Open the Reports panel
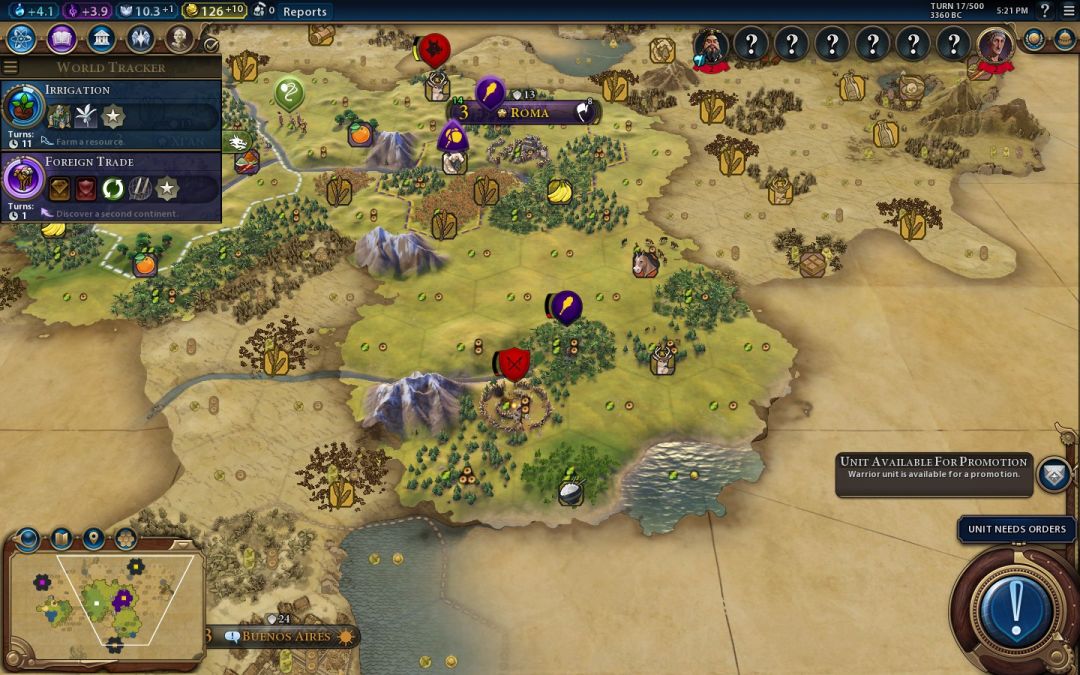This screenshot has height=675, width=1080. 304,12
